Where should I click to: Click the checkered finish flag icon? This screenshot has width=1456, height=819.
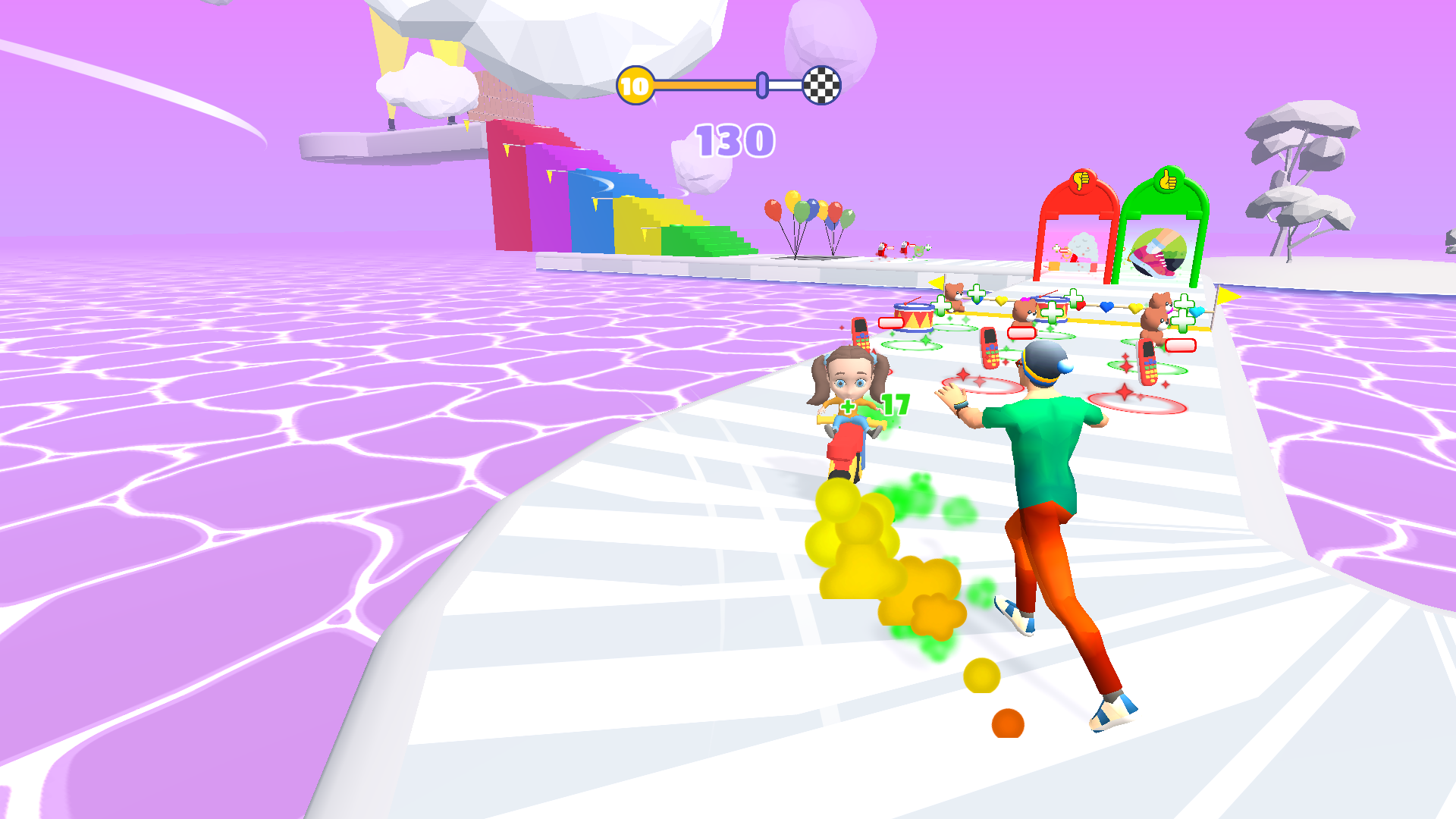tap(821, 86)
